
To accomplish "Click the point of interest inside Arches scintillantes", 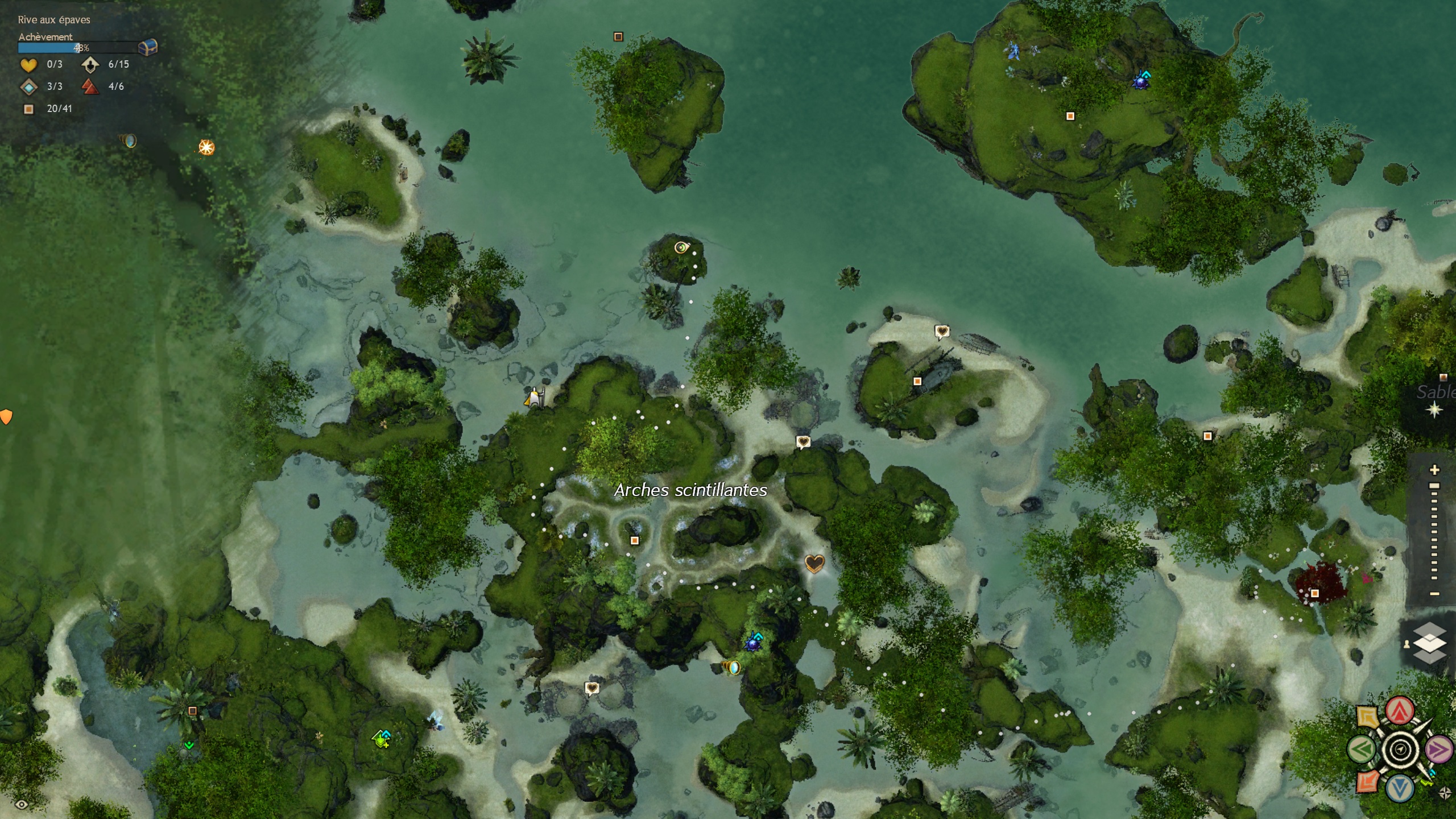I will (635, 540).
